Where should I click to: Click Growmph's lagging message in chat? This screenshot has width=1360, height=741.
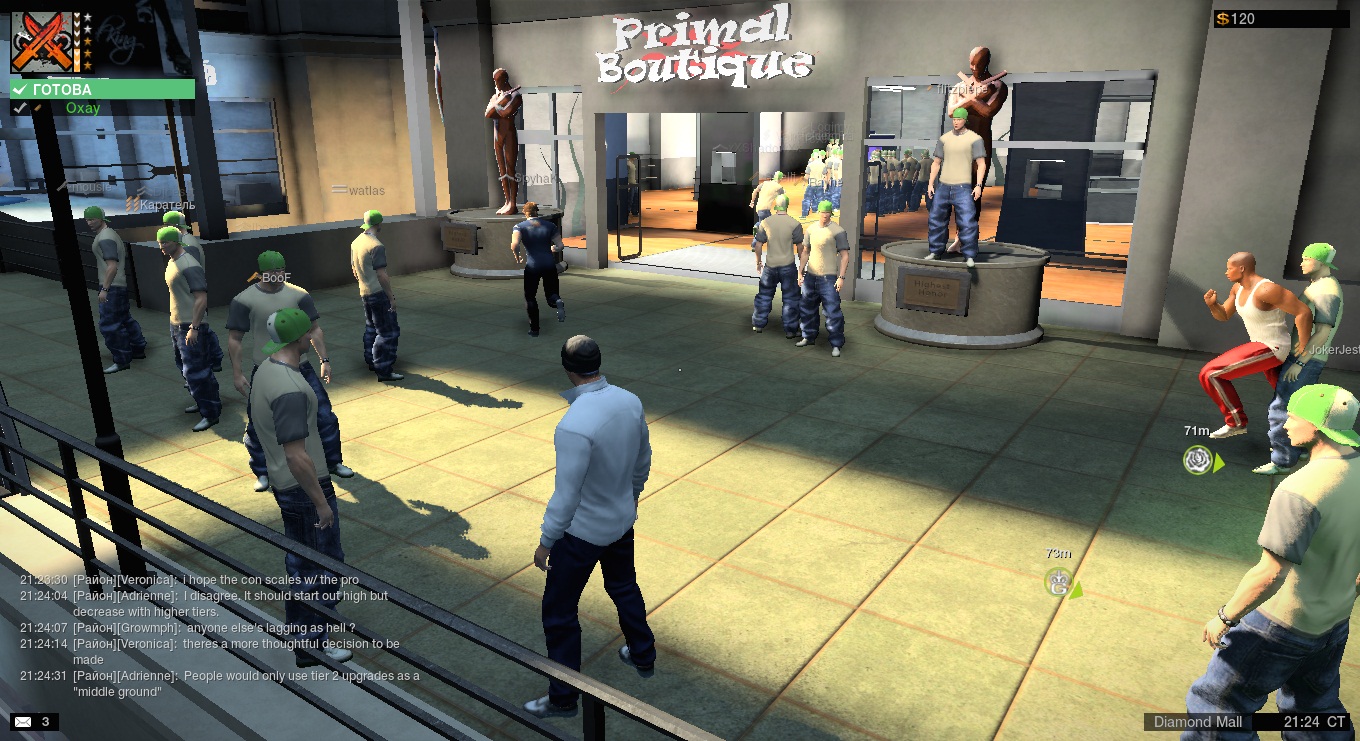pos(214,628)
